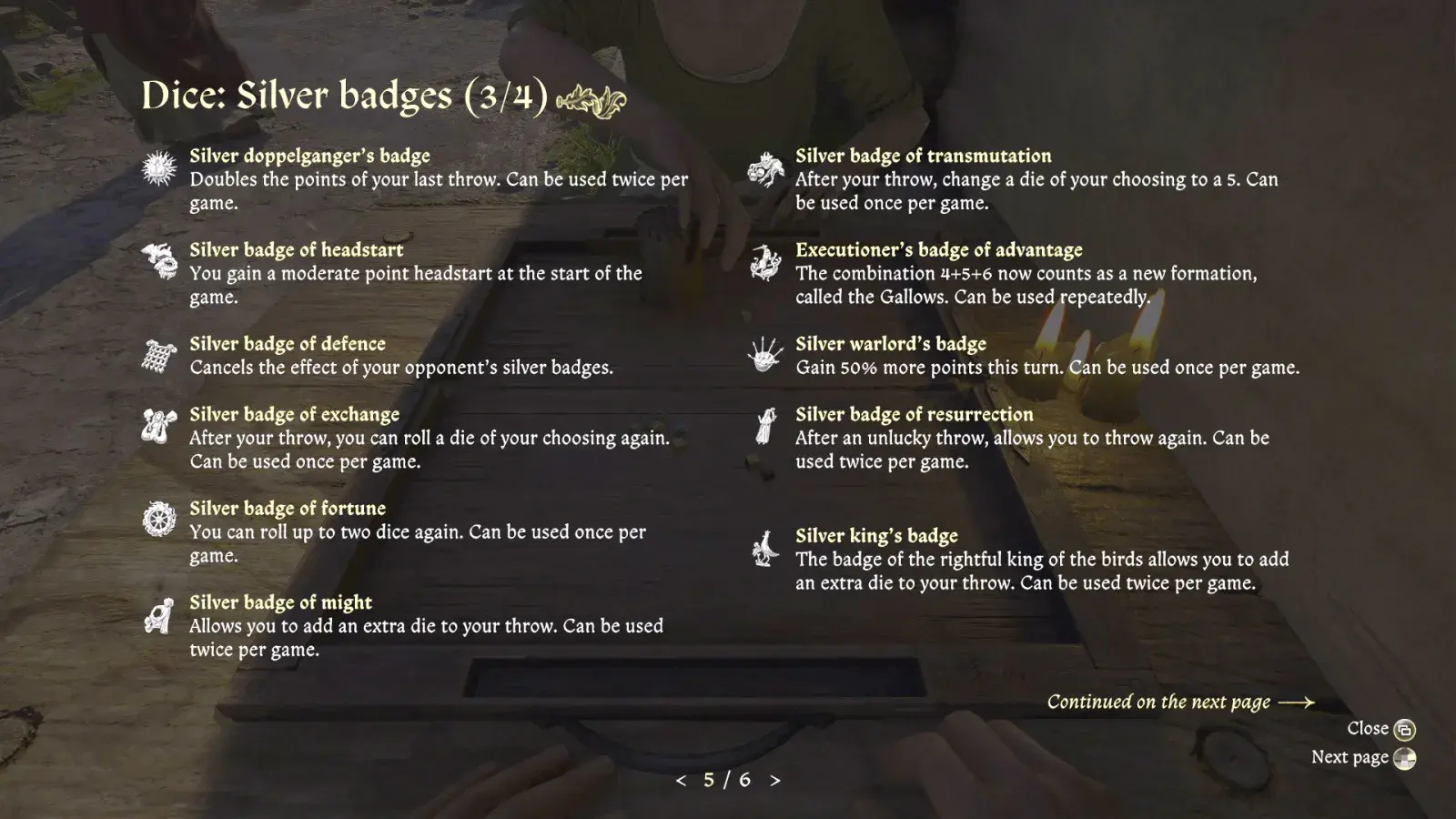This screenshot has height=819, width=1456.
Task: Click the left arrow to go back
Action: pyautogui.click(x=682, y=781)
